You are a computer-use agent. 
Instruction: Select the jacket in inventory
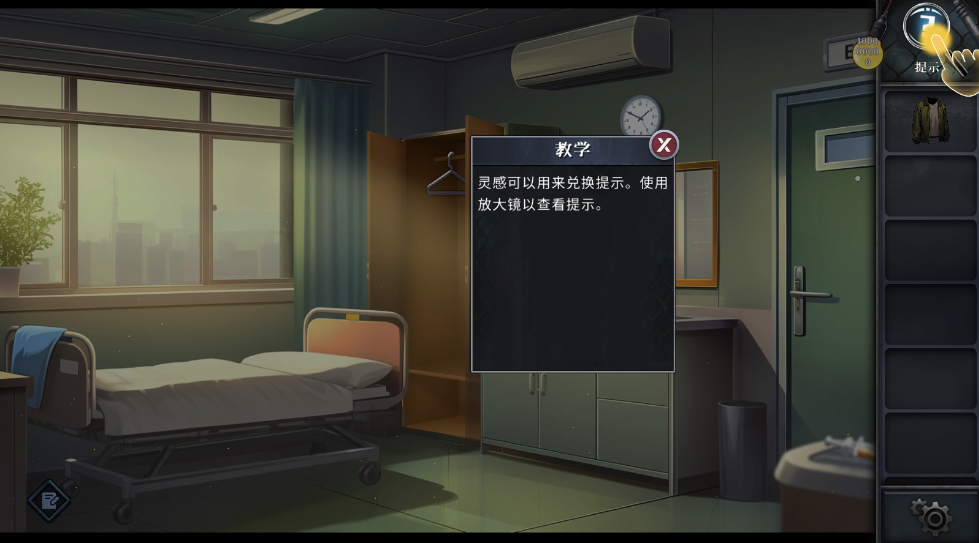[929, 120]
